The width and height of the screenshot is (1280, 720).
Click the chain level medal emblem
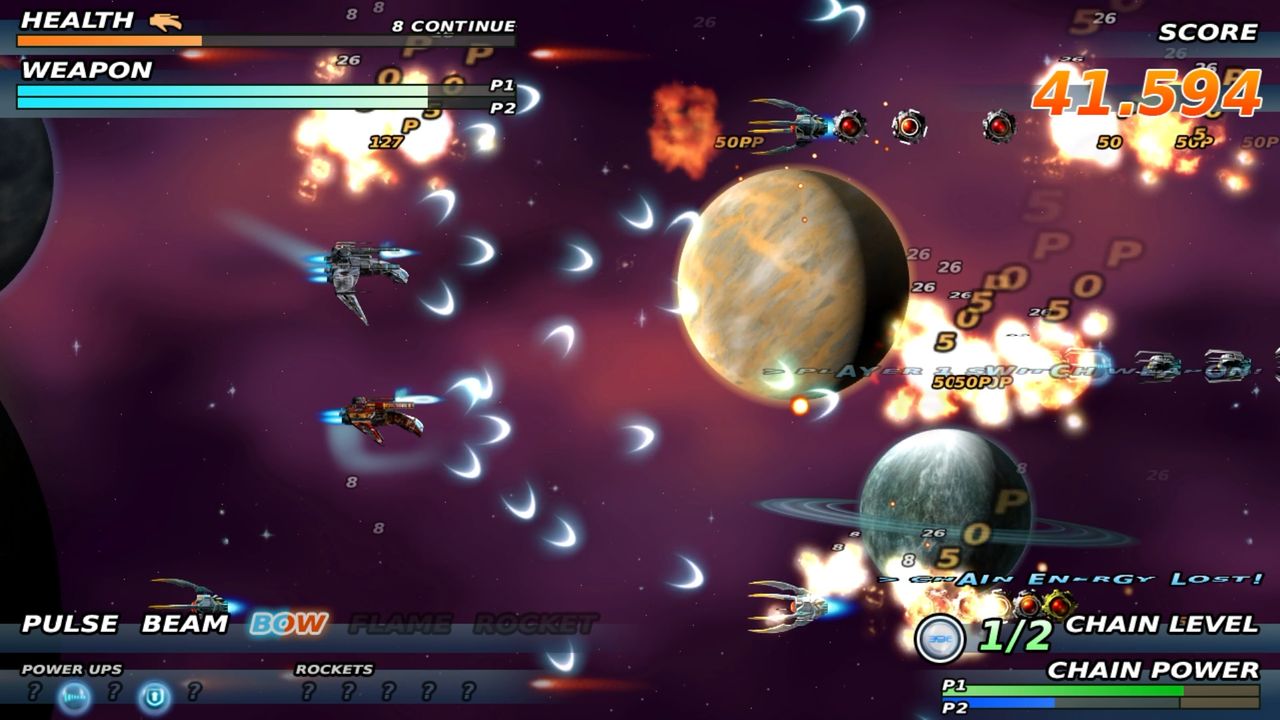coord(938,640)
